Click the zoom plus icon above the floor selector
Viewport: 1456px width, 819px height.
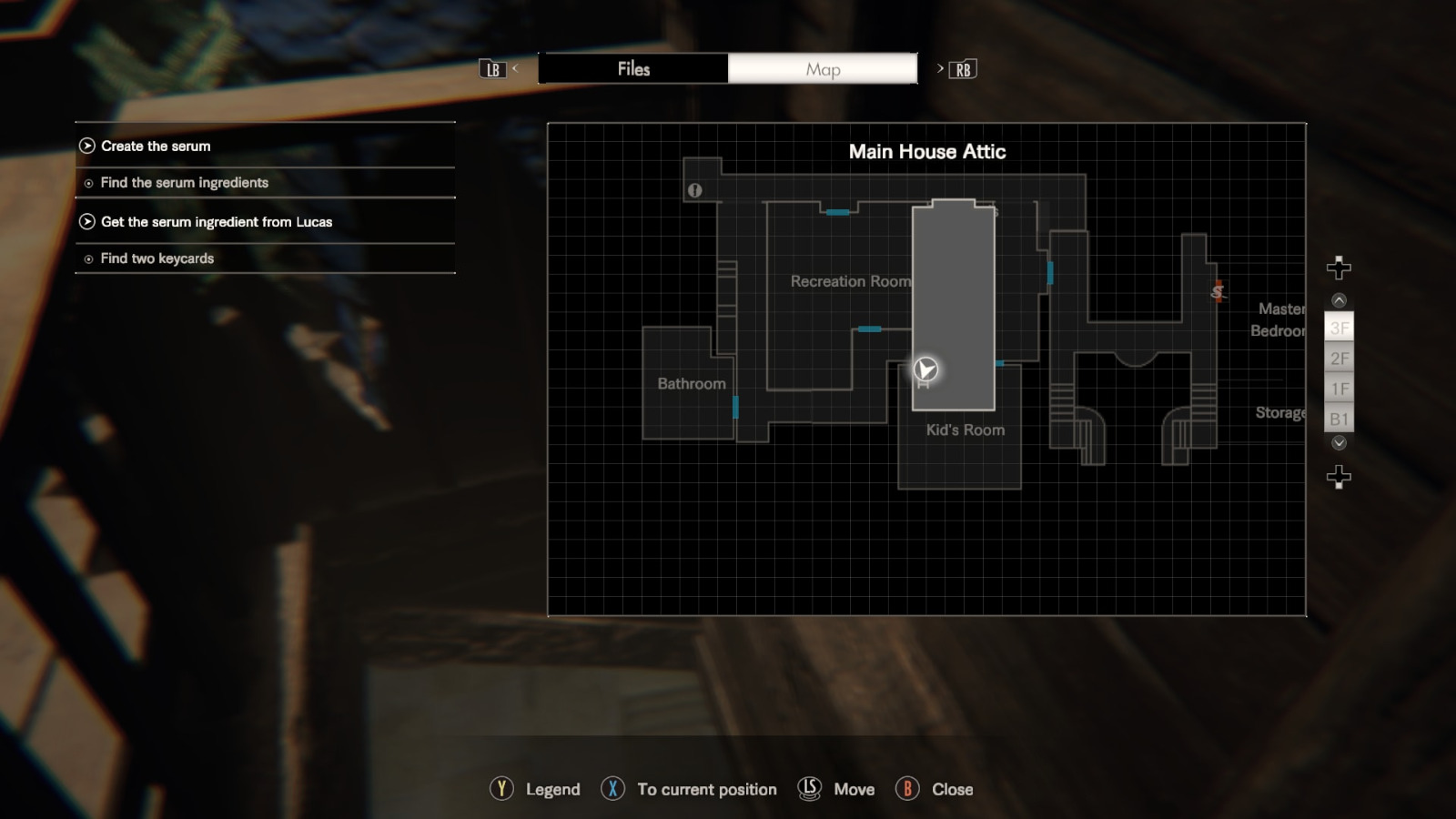click(1337, 268)
